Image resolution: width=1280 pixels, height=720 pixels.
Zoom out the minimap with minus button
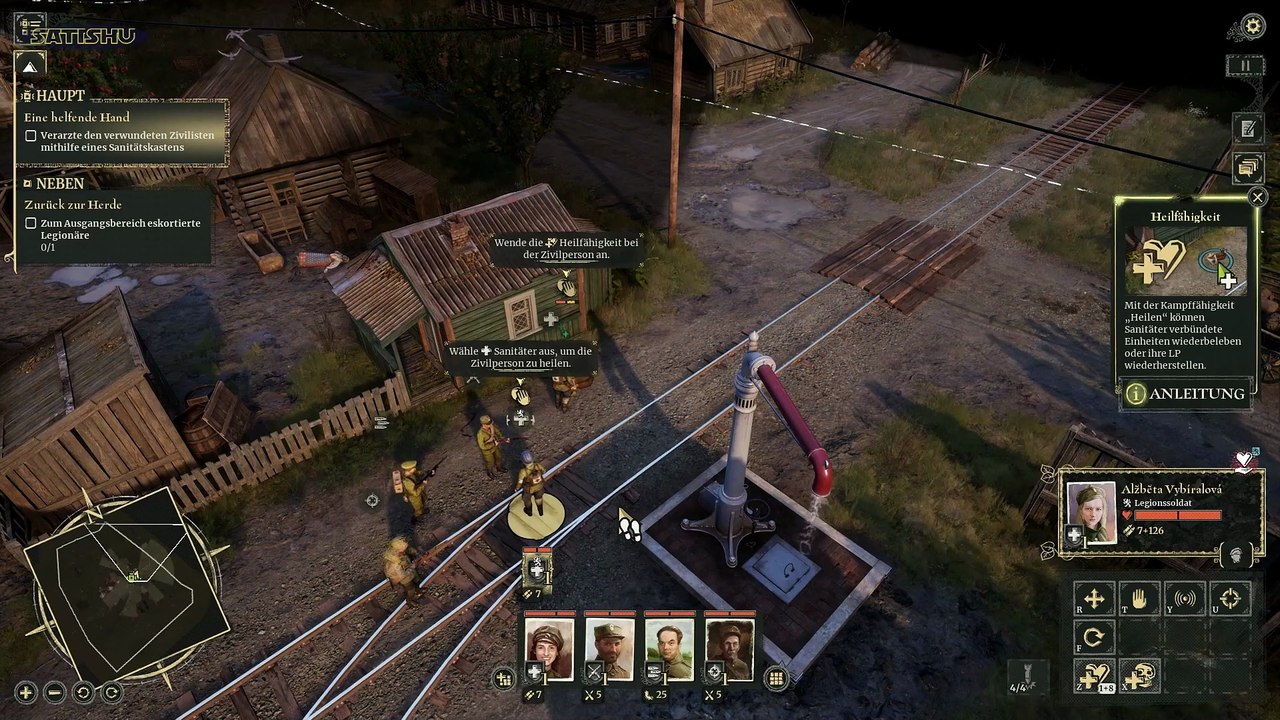pyautogui.click(x=55, y=692)
